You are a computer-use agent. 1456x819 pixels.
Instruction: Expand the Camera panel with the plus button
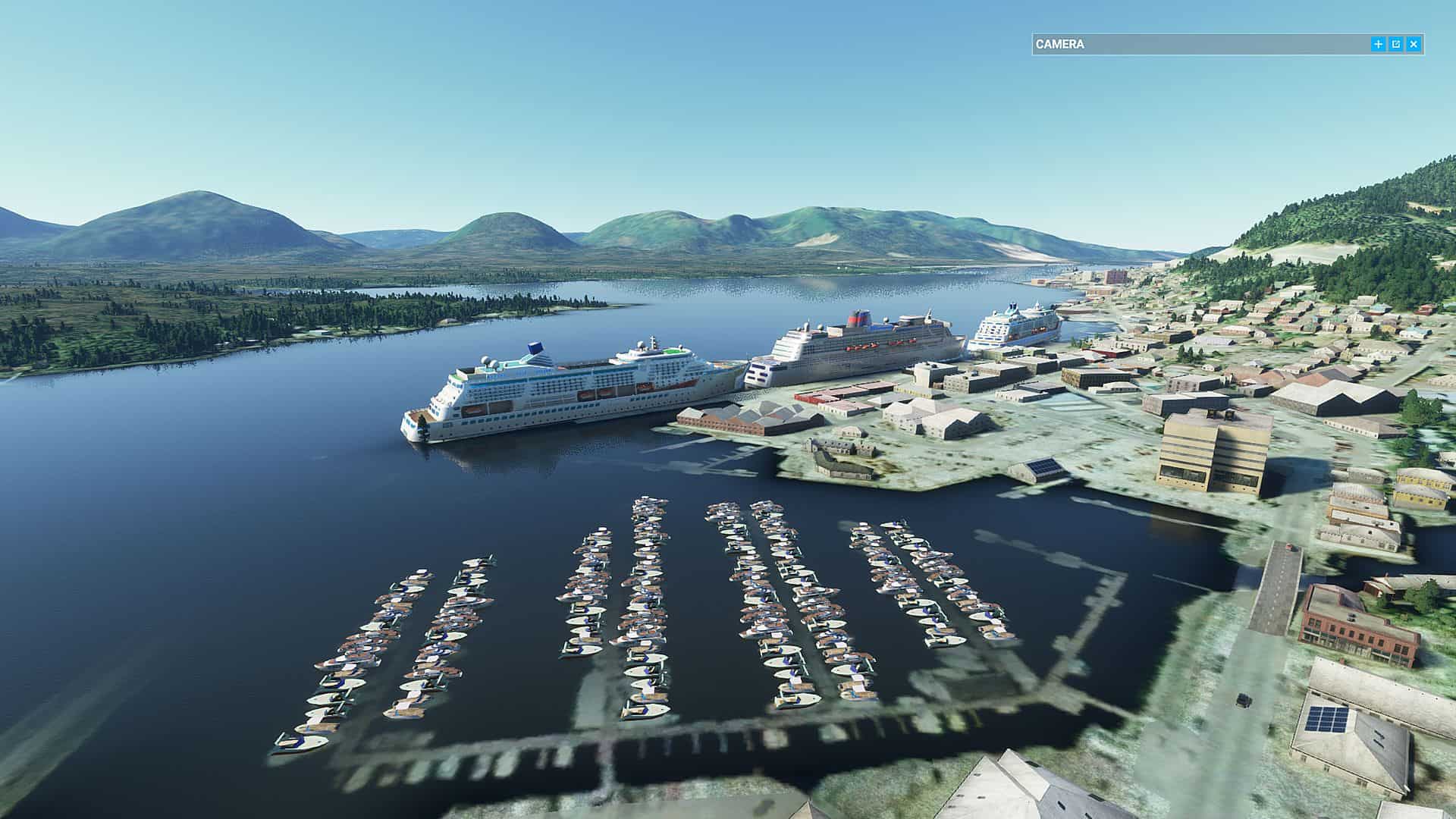(x=1378, y=44)
